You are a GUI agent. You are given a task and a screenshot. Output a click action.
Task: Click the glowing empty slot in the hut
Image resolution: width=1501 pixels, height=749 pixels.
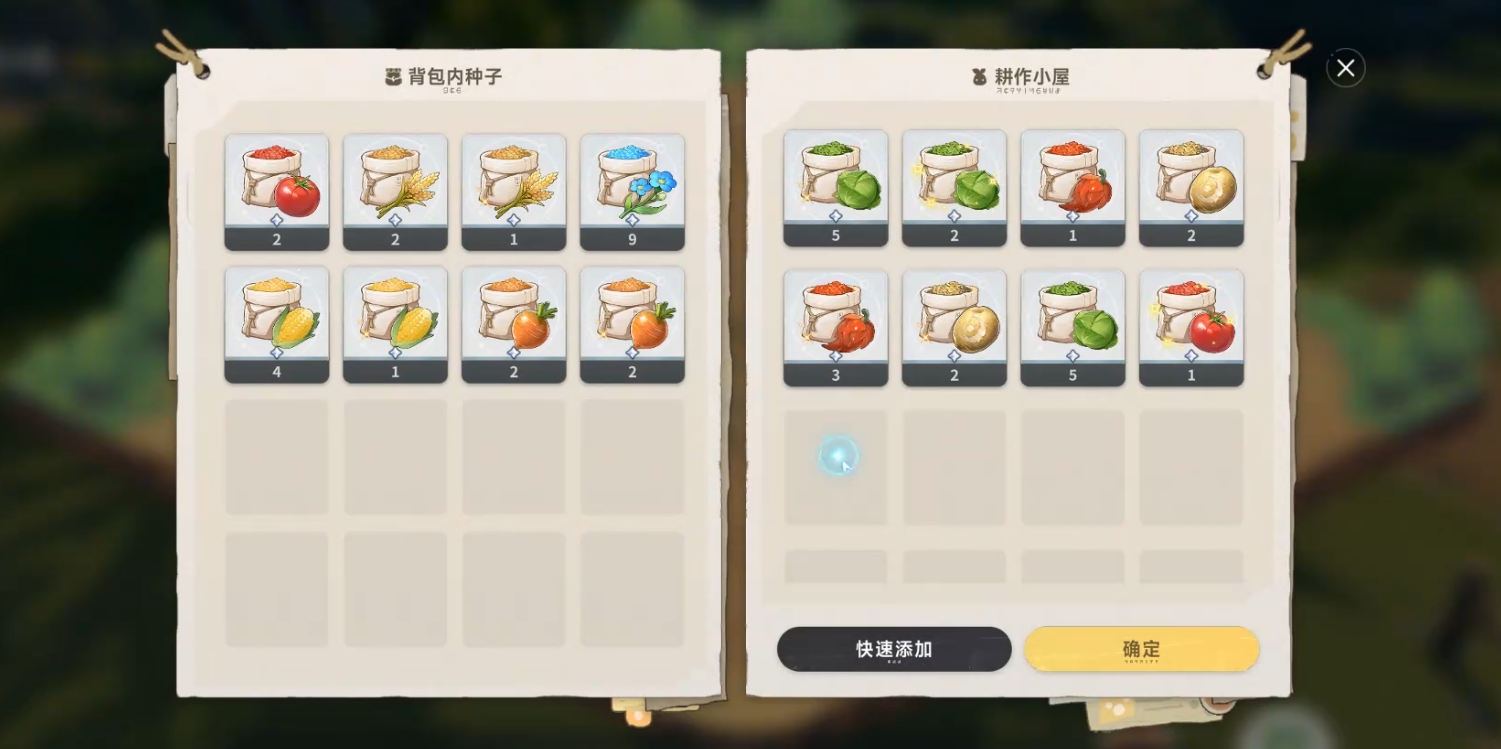pyautogui.click(x=836, y=457)
